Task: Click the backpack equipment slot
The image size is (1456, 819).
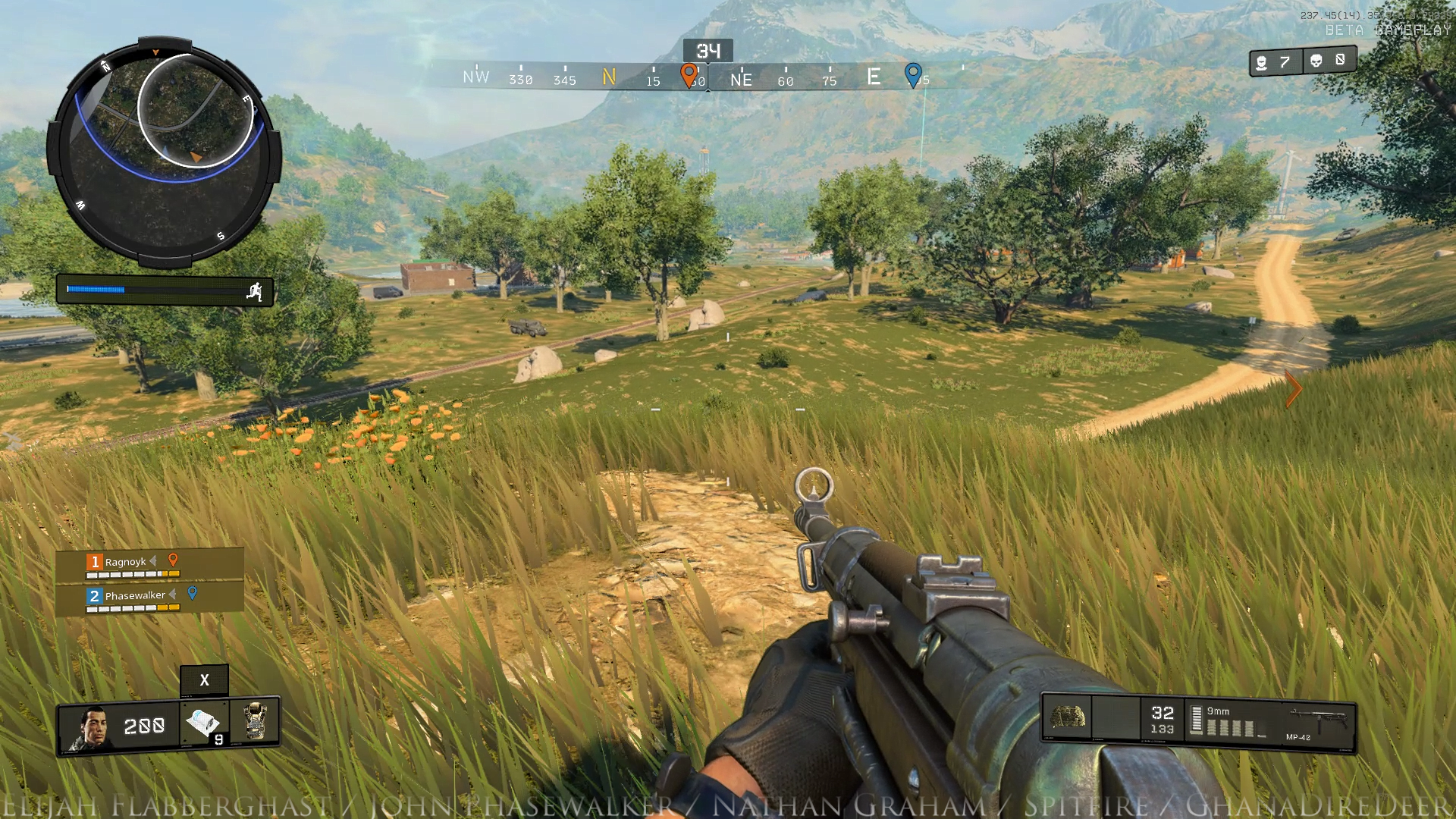Action: [x=1067, y=717]
